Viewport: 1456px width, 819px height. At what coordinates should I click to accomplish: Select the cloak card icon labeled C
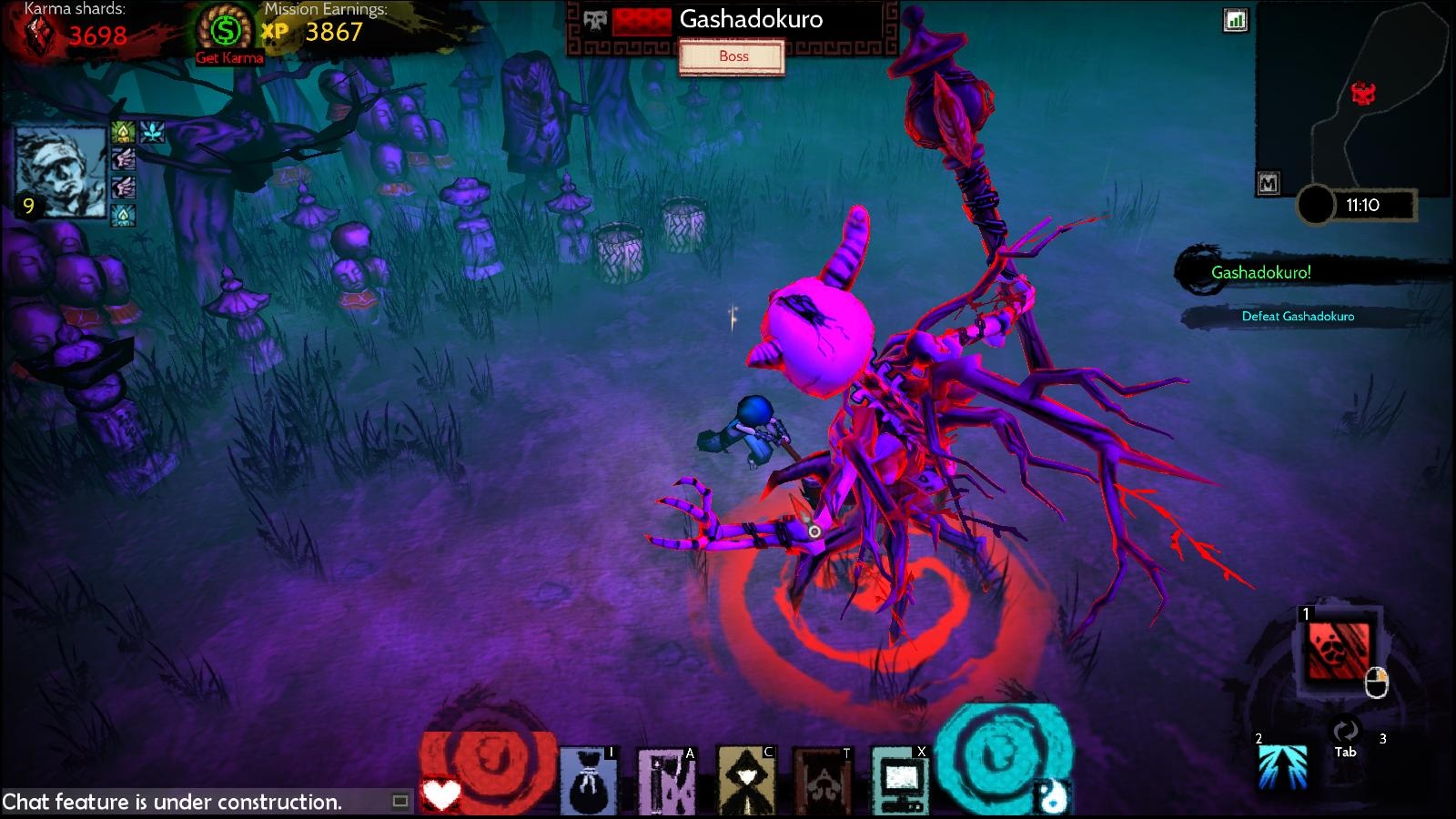tap(745, 779)
